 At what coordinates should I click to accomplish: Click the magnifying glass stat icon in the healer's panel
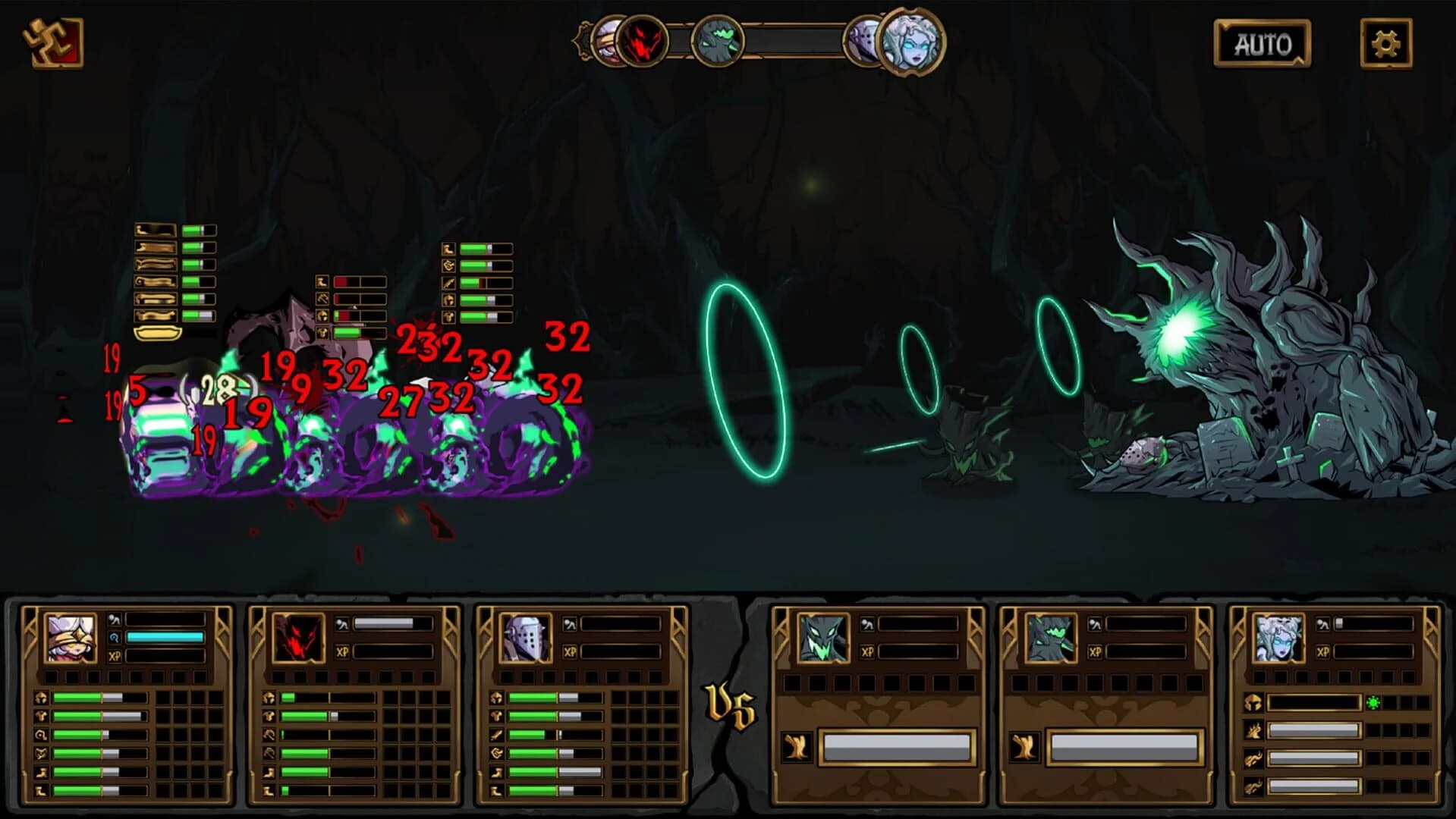coord(40,735)
